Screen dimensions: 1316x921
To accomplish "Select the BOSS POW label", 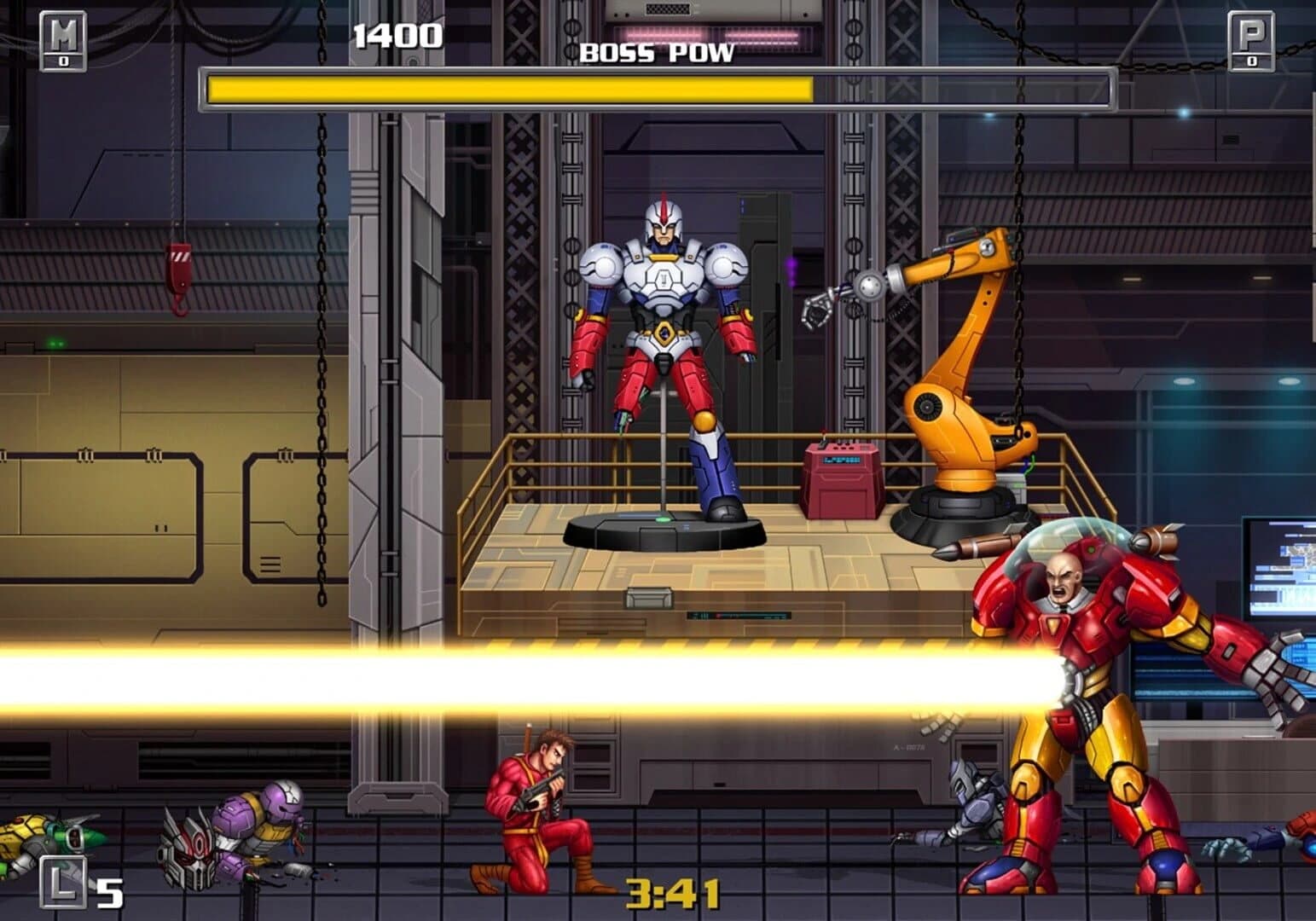I will [657, 53].
